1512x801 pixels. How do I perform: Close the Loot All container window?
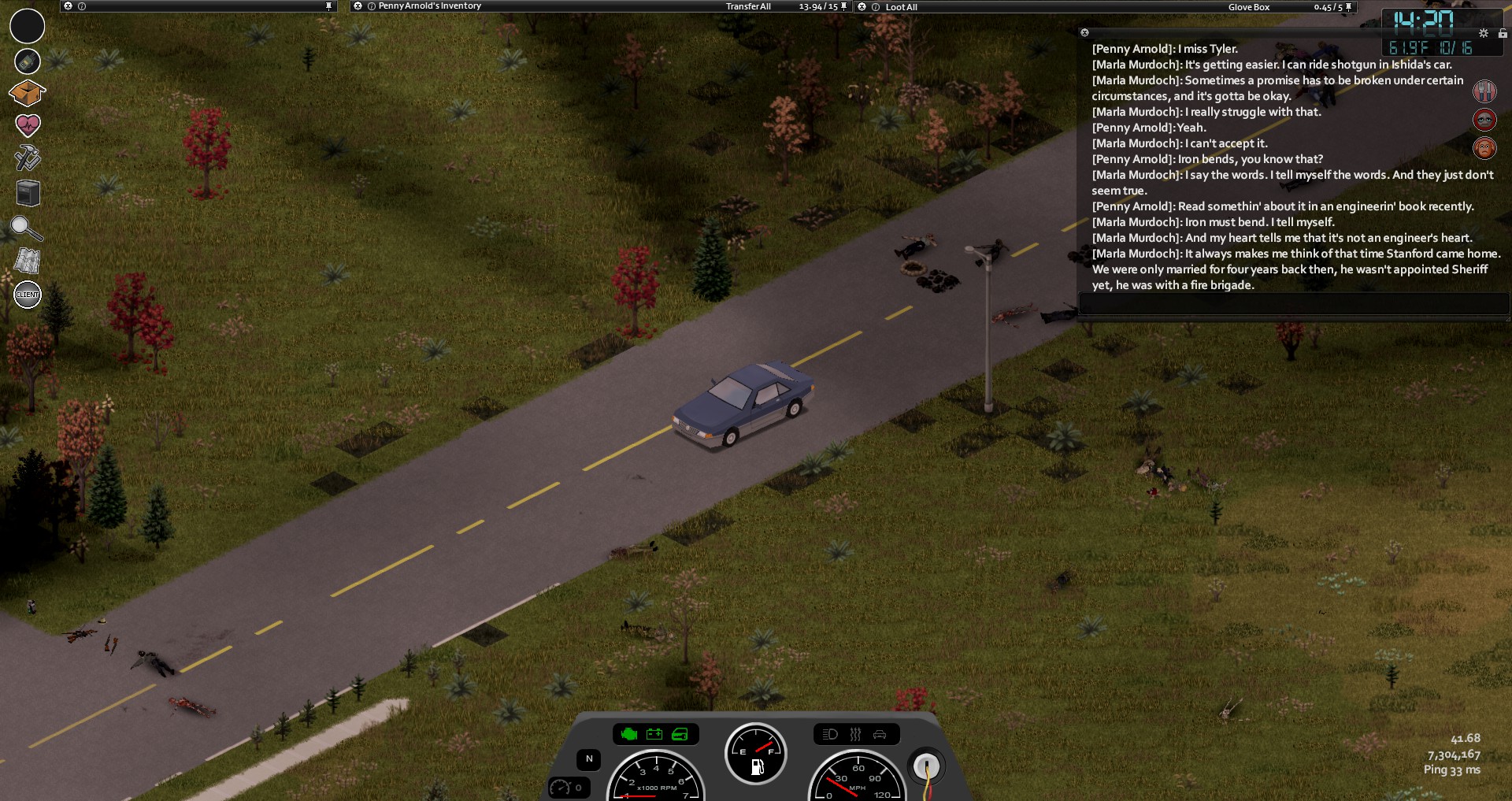tap(862, 7)
